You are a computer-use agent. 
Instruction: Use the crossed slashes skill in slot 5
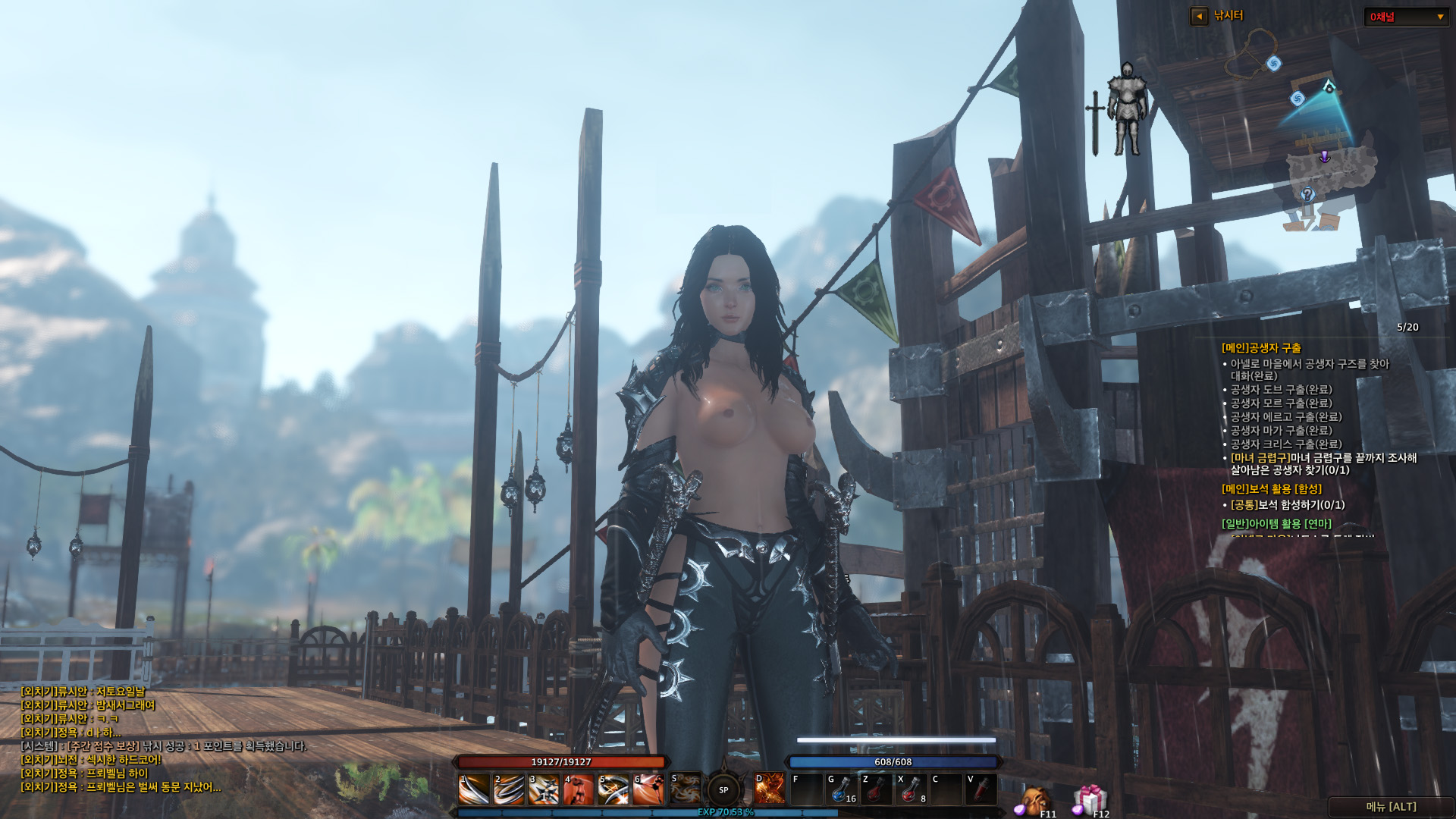point(613,789)
